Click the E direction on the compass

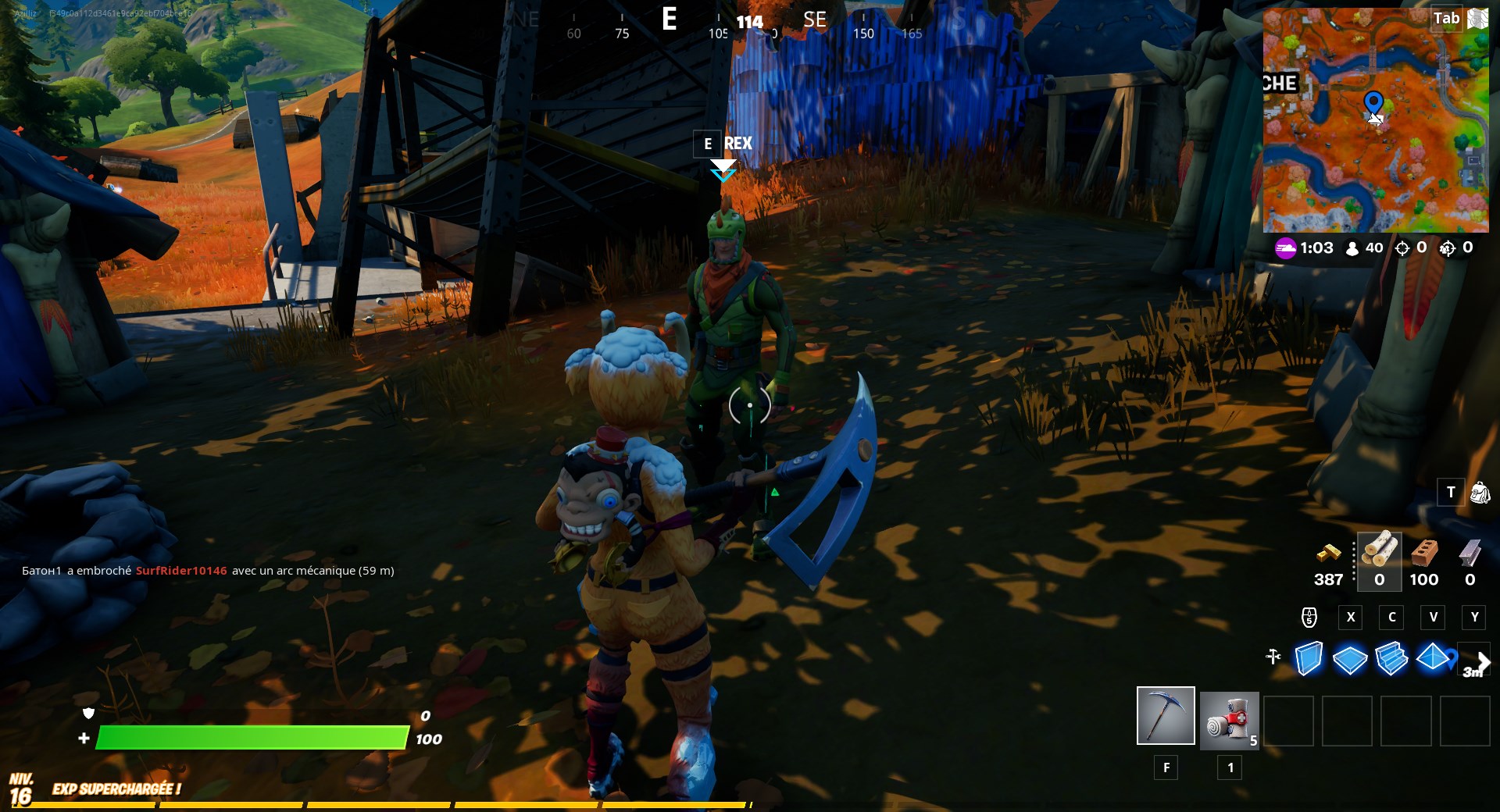click(669, 19)
